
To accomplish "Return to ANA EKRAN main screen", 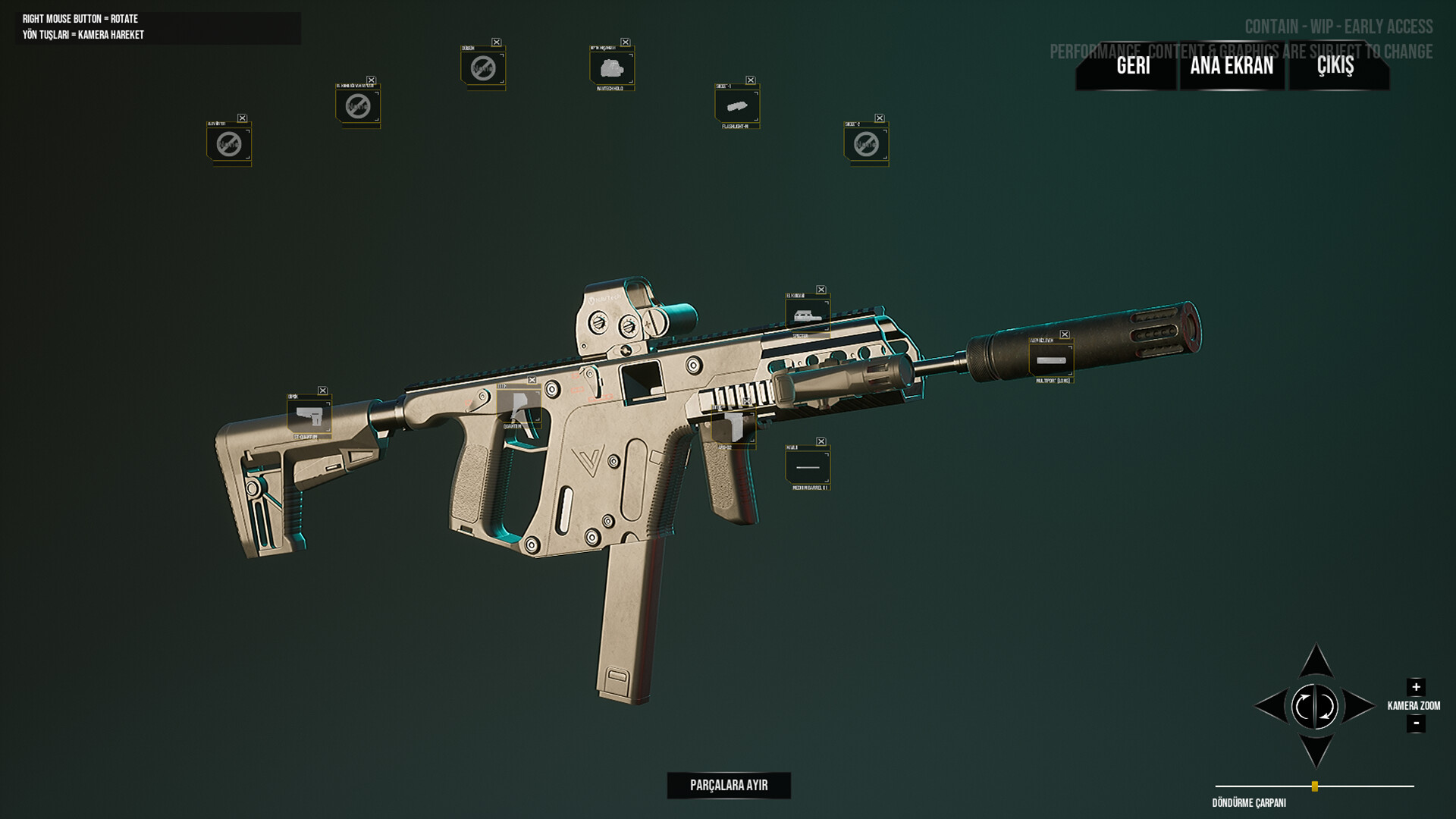I will (x=1232, y=66).
